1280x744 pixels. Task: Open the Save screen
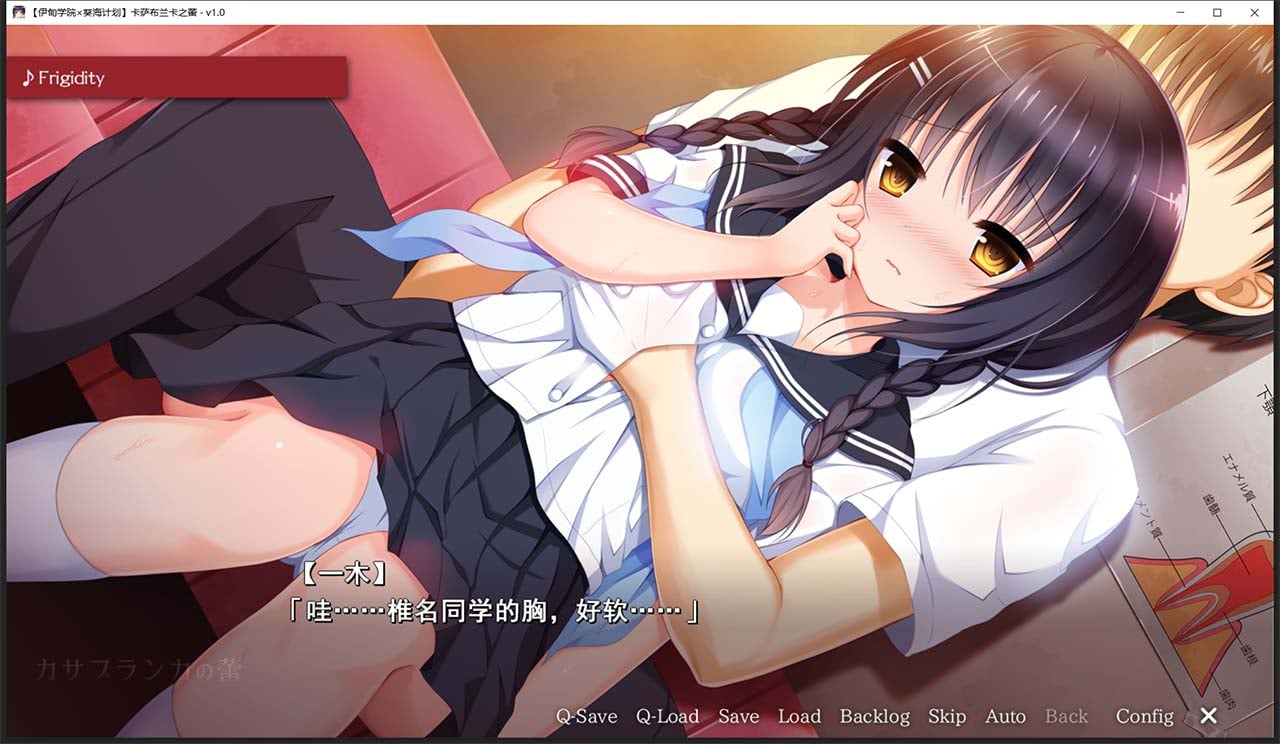[738, 716]
